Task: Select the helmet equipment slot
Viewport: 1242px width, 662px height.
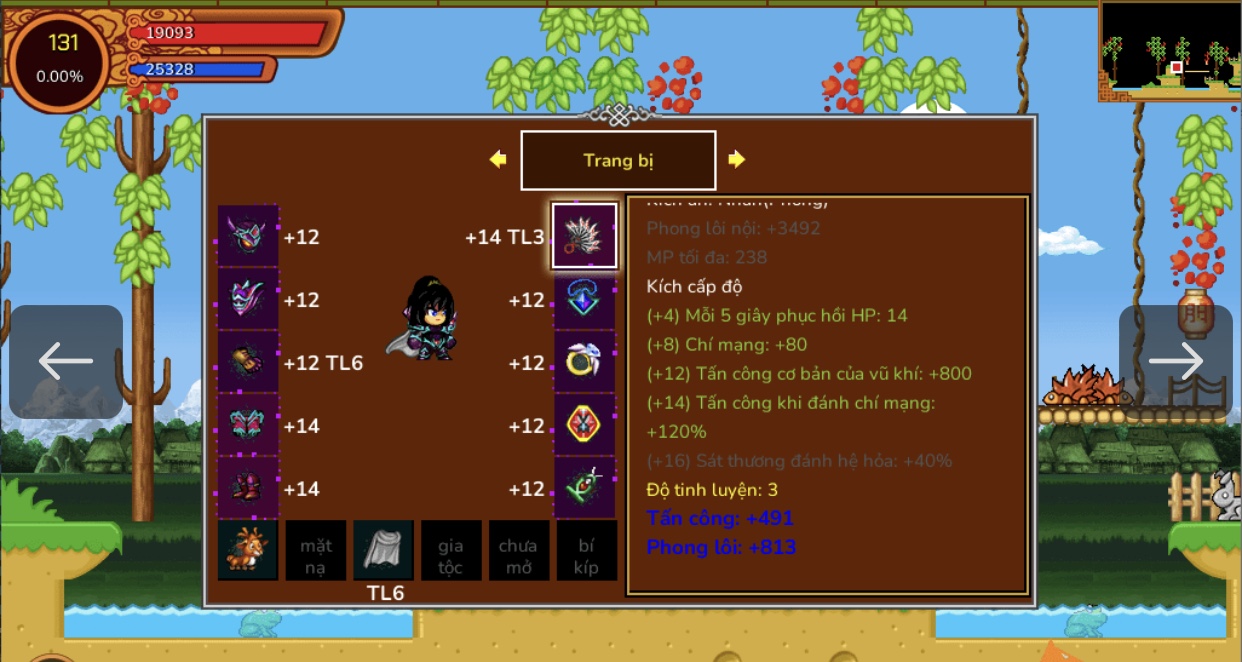Action: click(x=247, y=237)
